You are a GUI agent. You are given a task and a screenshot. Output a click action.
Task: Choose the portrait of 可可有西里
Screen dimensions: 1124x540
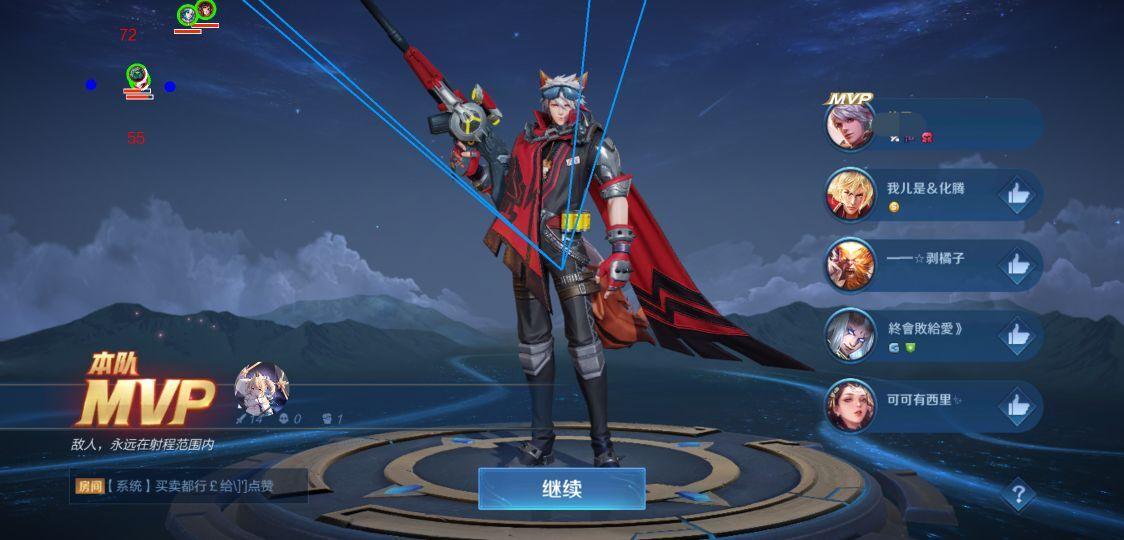(x=850, y=405)
